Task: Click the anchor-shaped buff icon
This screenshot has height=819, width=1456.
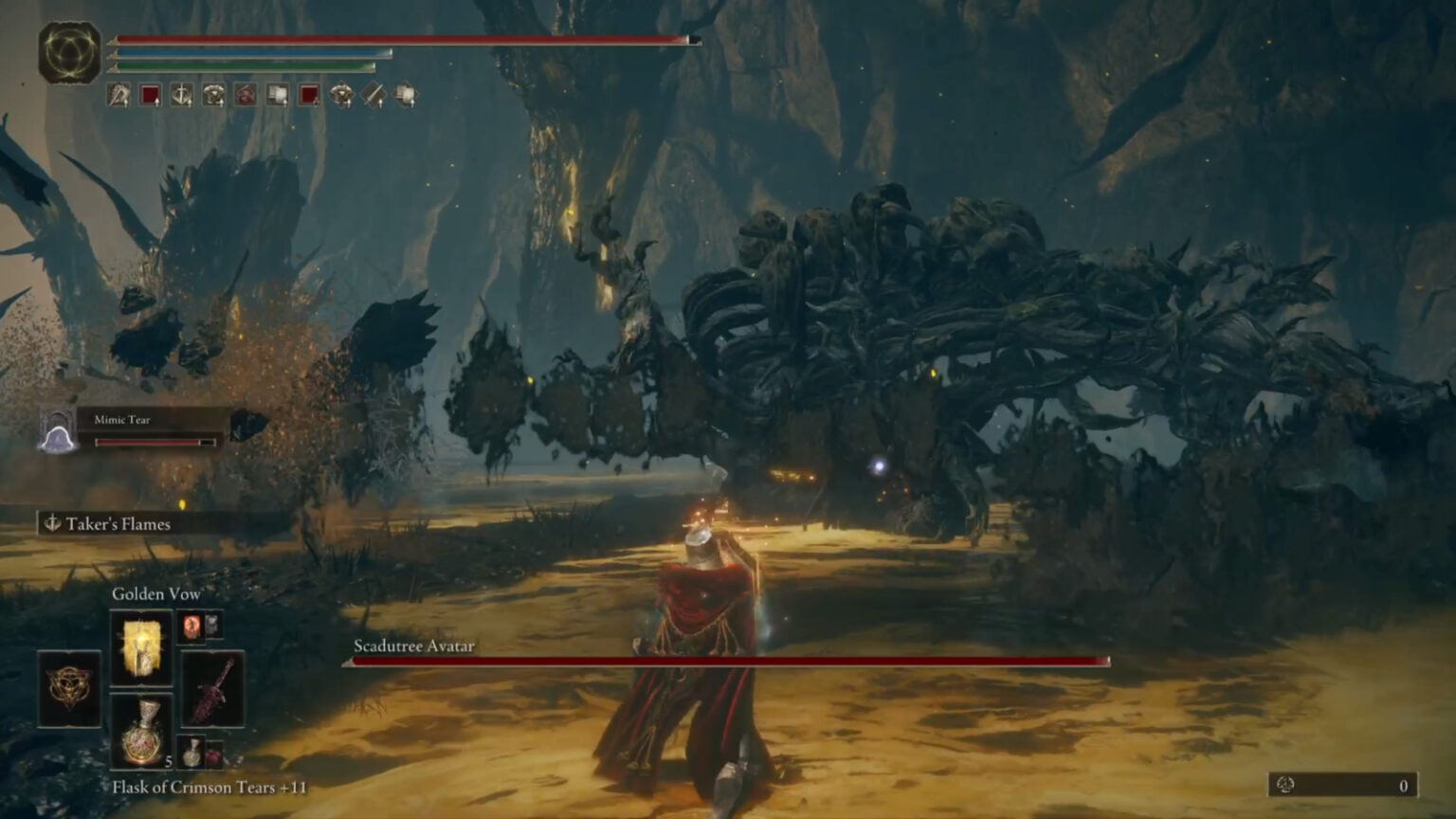Action: [179, 95]
